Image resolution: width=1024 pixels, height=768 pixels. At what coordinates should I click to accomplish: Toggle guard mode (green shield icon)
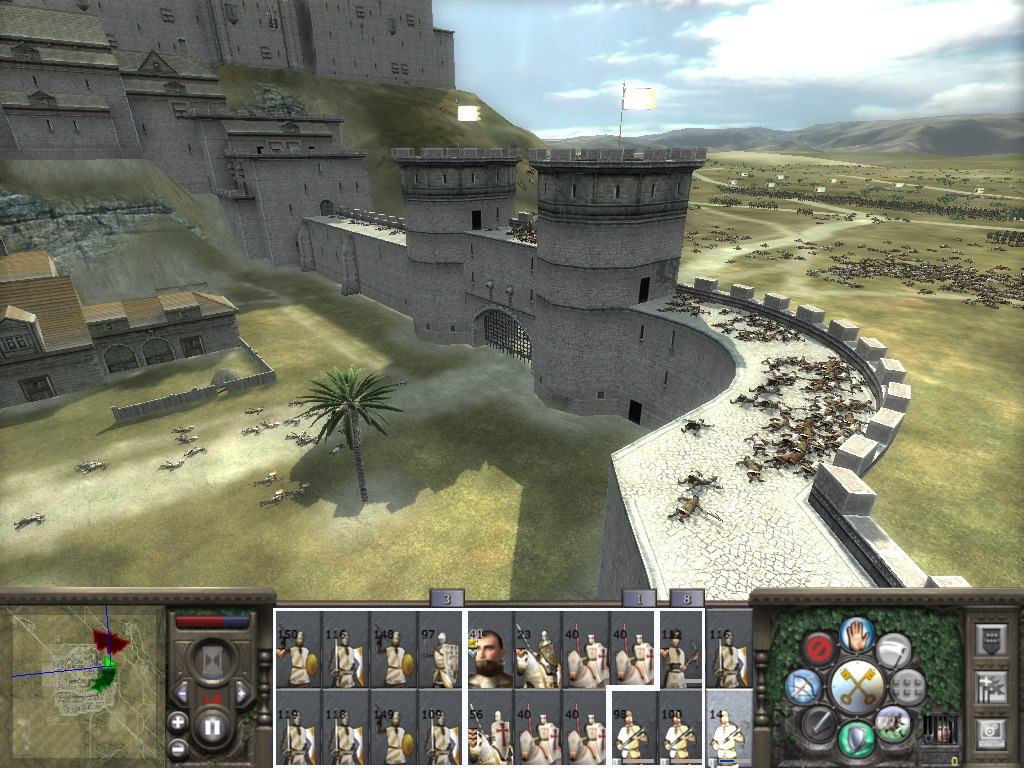coord(856,738)
